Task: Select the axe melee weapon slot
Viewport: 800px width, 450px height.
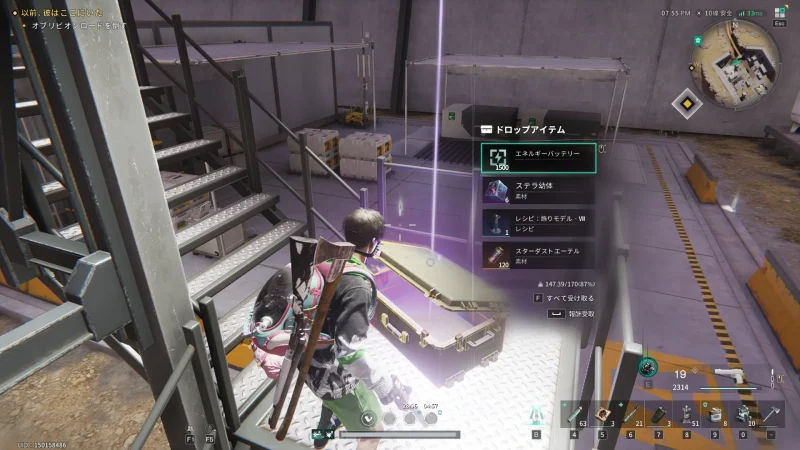Action: (x=770, y=413)
